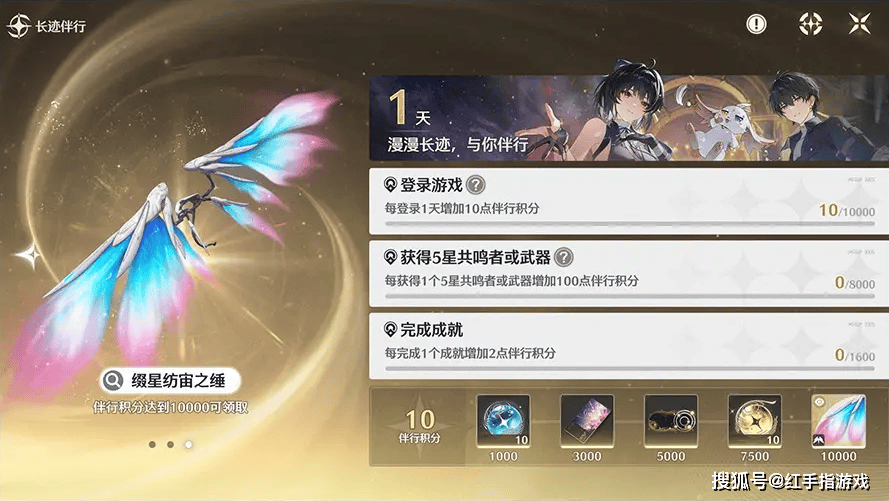
Task: Check the 5000-point dark ring reward
Action: 671,420
